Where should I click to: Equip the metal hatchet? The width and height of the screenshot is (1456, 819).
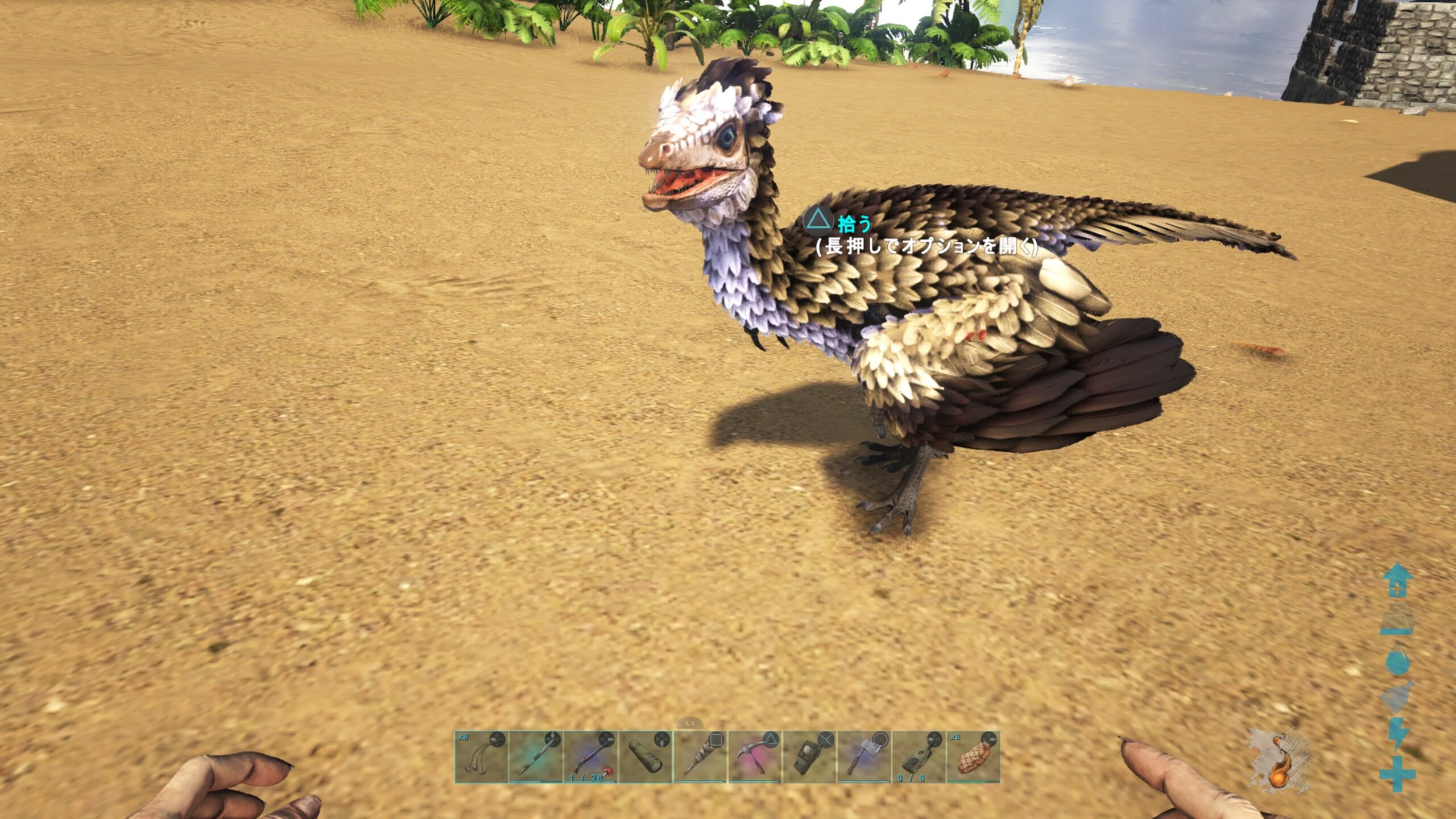(x=864, y=757)
